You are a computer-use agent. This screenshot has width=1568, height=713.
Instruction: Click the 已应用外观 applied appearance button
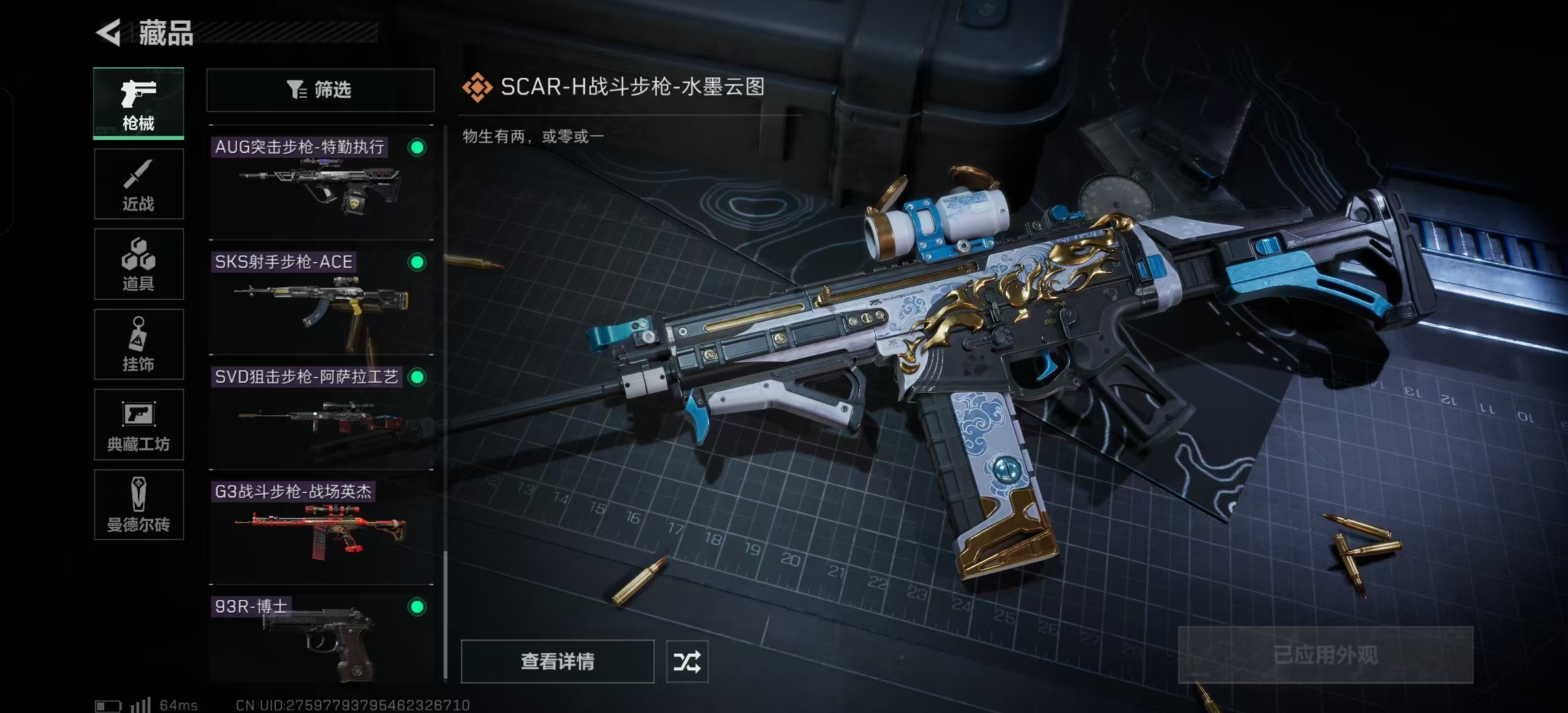click(1325, 654)
